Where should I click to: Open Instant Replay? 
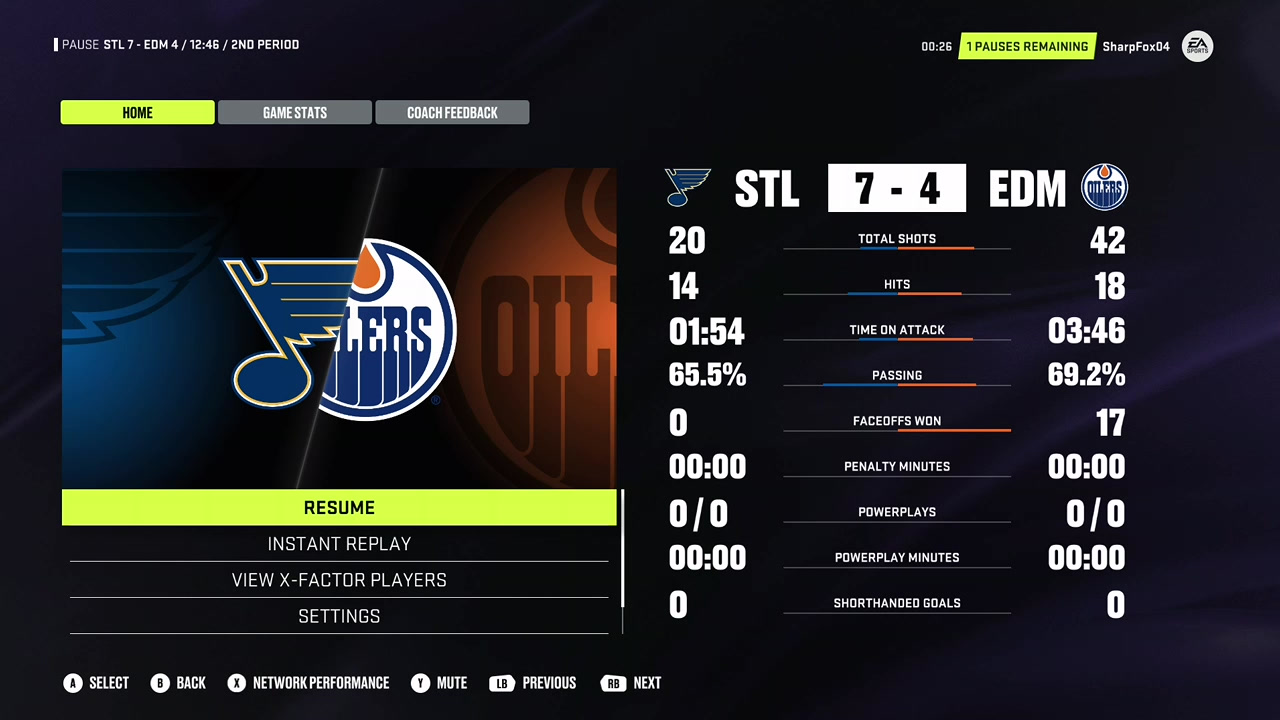[x=339, y=544]
